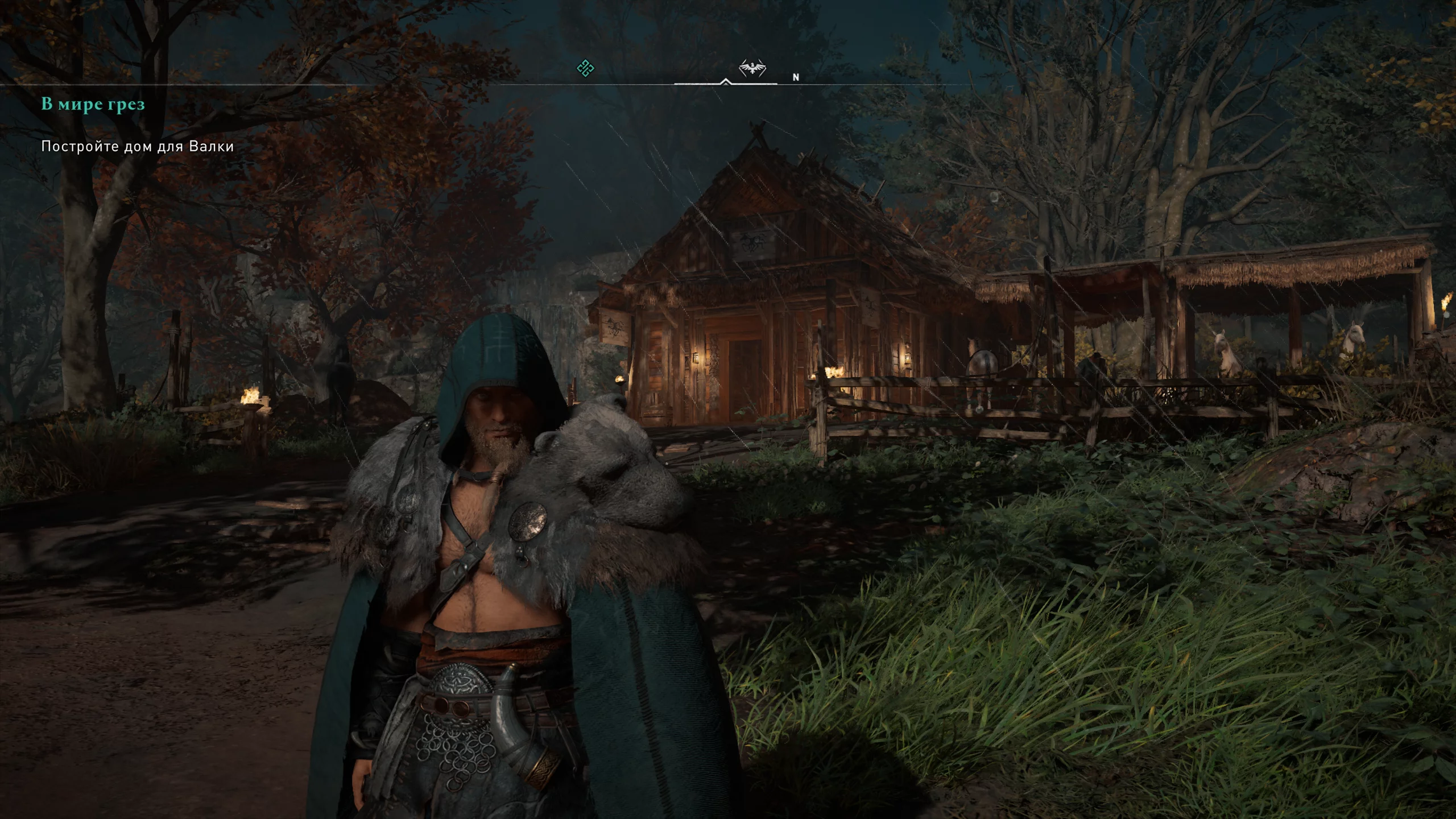This screenshot has width=1456, height=819.
Task: Click the "Постройте дом для Валки" objective
Action: pos(138,147)
